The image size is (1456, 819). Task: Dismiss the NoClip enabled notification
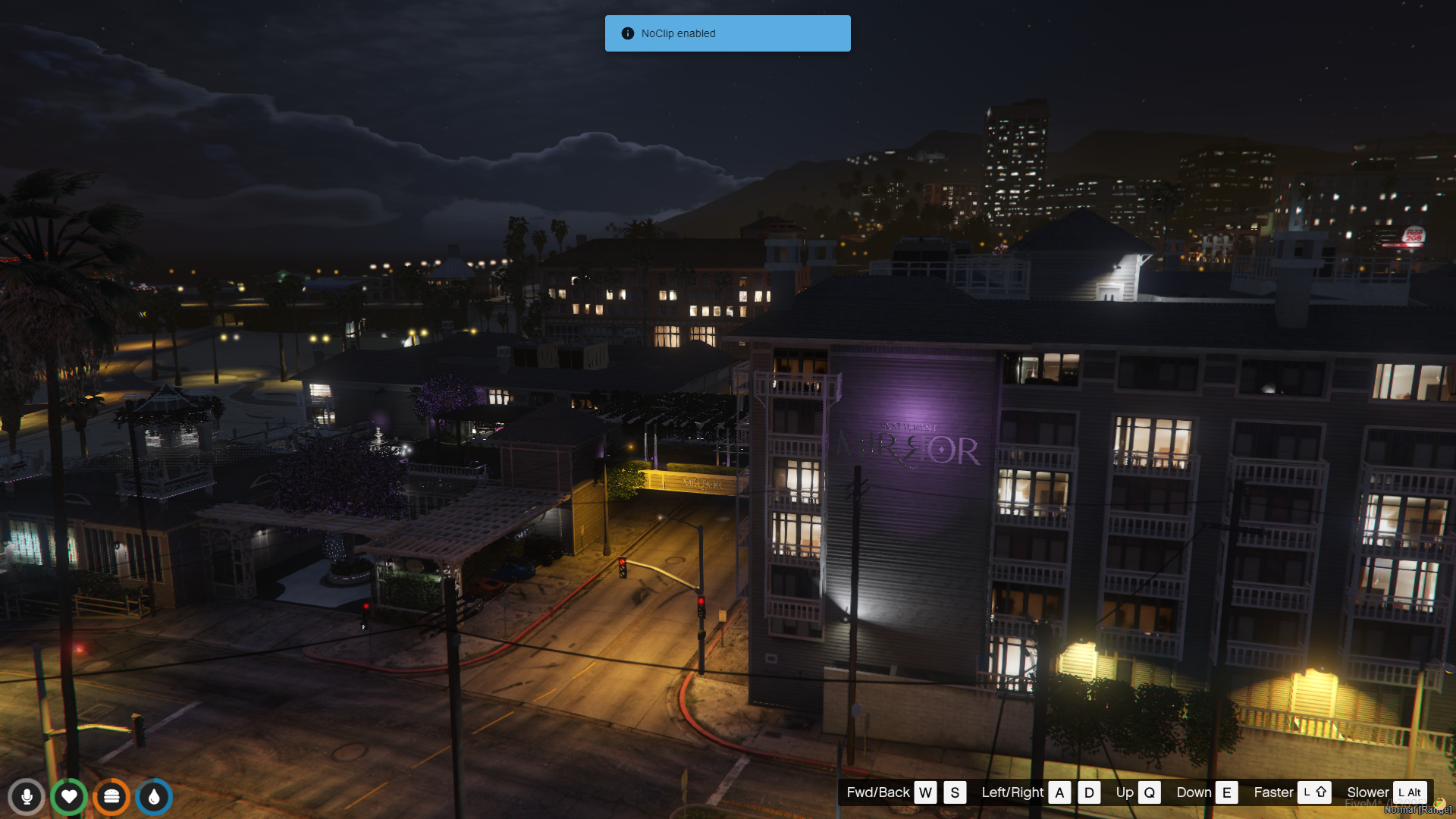tap(727, 33)
